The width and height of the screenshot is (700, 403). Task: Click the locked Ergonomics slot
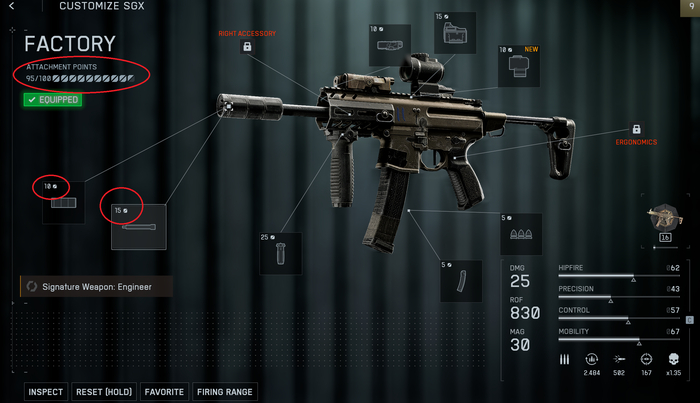pyautogui.click(x=635, y=130)
